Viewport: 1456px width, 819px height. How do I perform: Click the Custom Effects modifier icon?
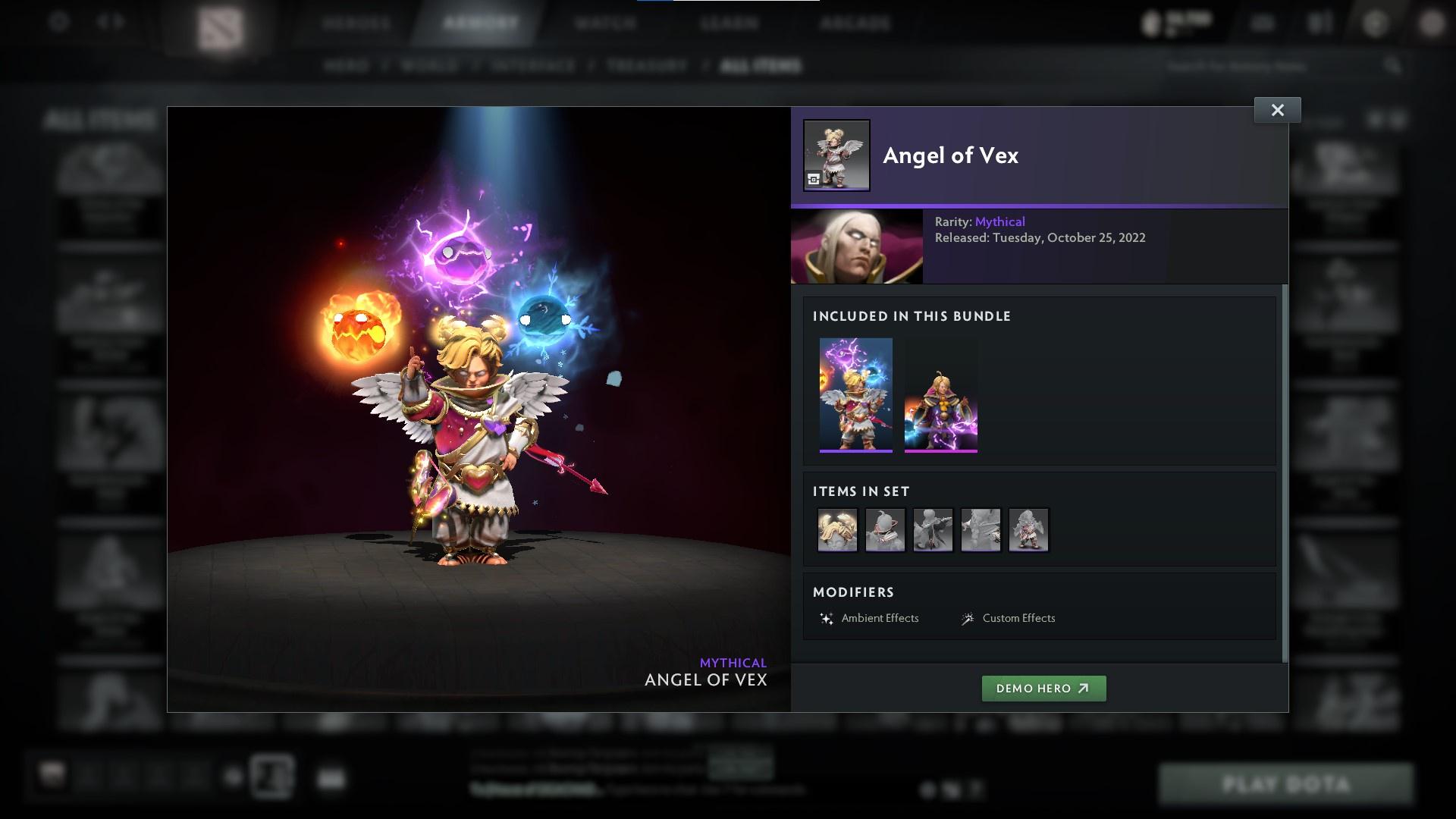(966, 618)
